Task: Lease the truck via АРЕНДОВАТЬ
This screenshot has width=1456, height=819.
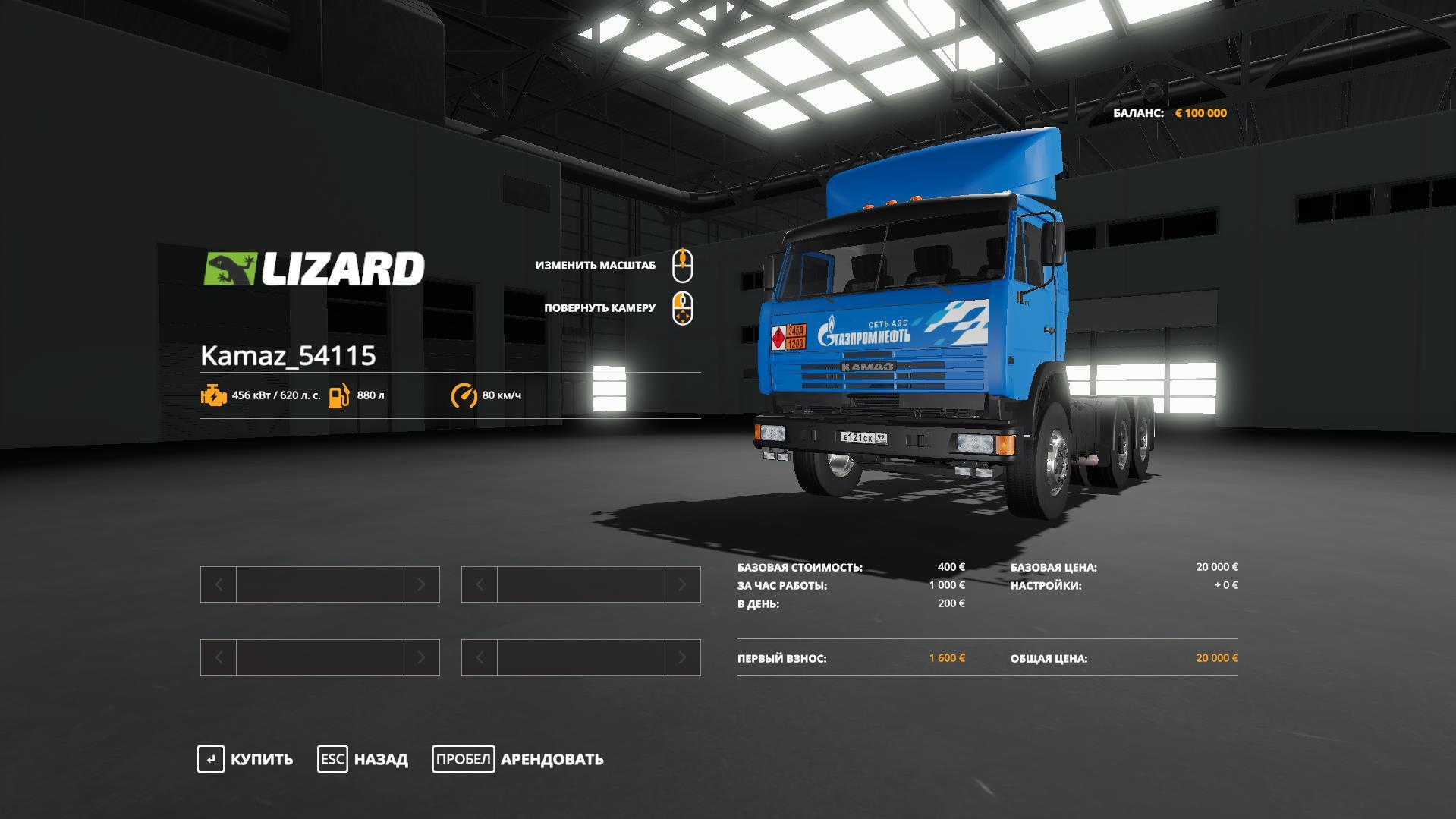Action: coord(519,759)
